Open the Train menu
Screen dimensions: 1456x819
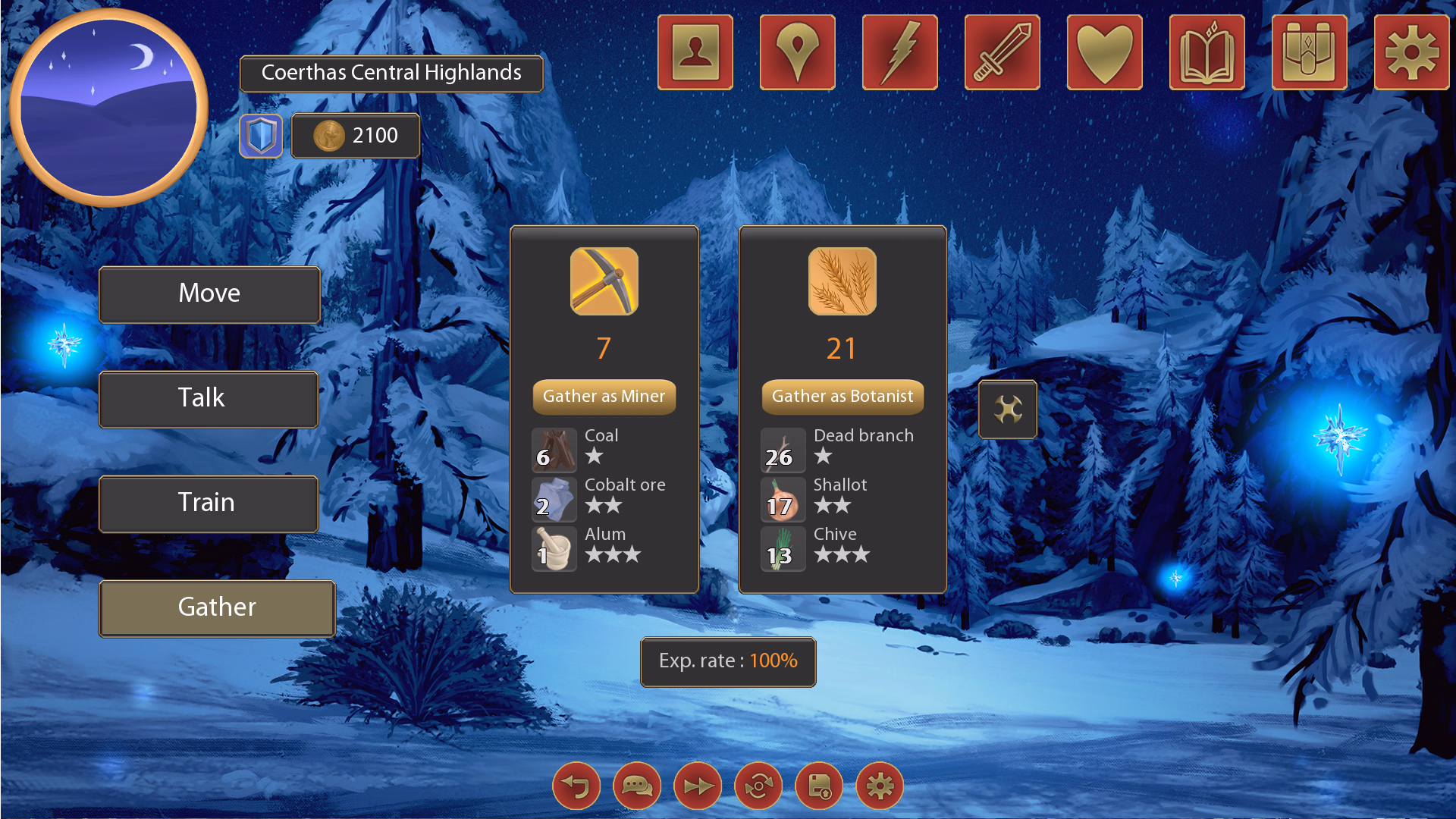click(x=209, y=504)
